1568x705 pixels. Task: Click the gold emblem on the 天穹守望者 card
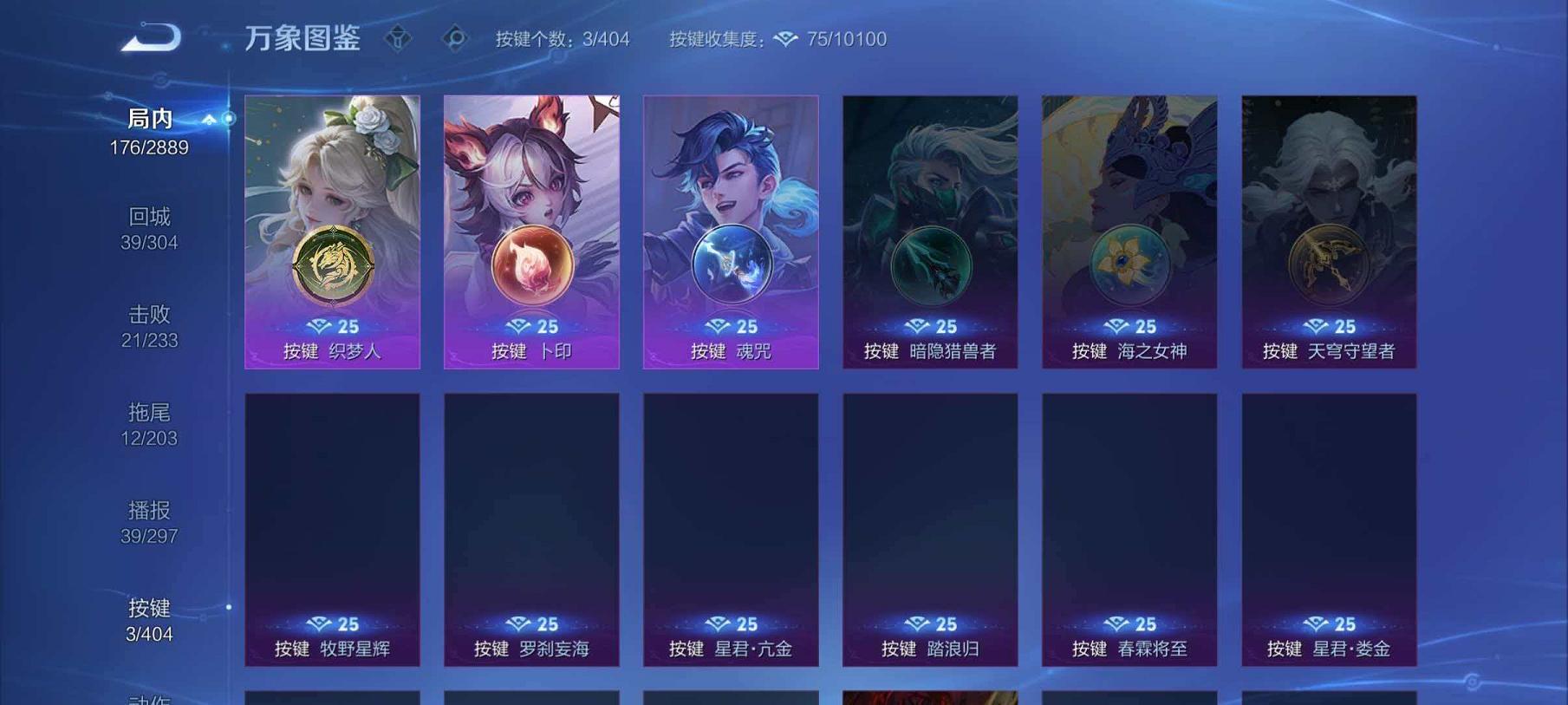tap(1329, 264)
